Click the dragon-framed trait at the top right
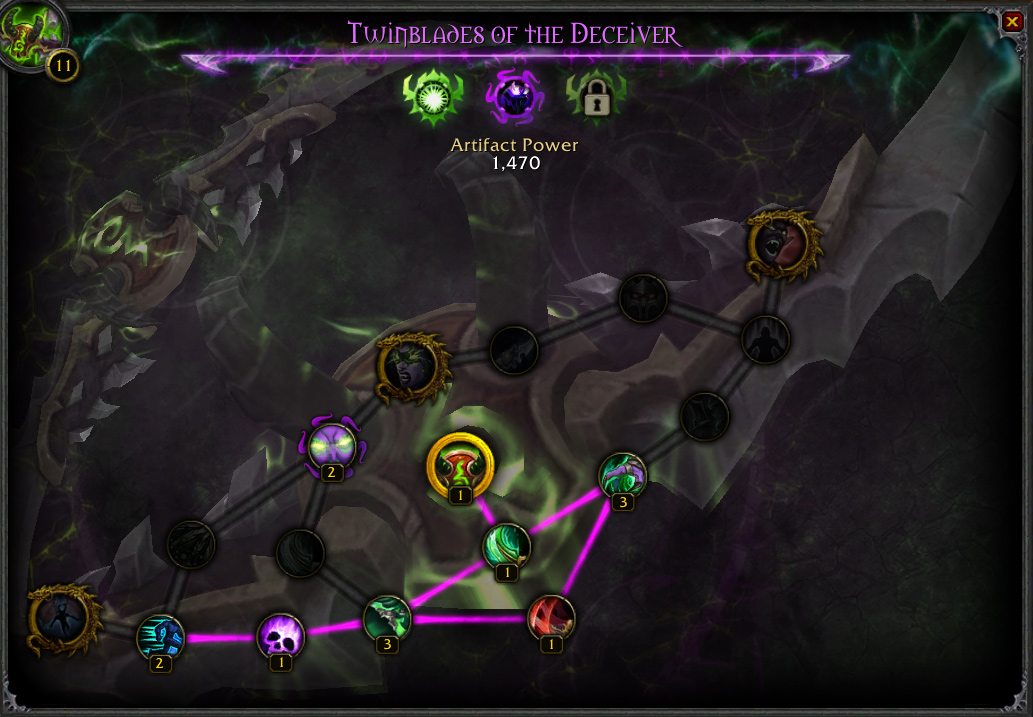The width and height of the screenshot is (1033, 717). (x=782, y=243)
